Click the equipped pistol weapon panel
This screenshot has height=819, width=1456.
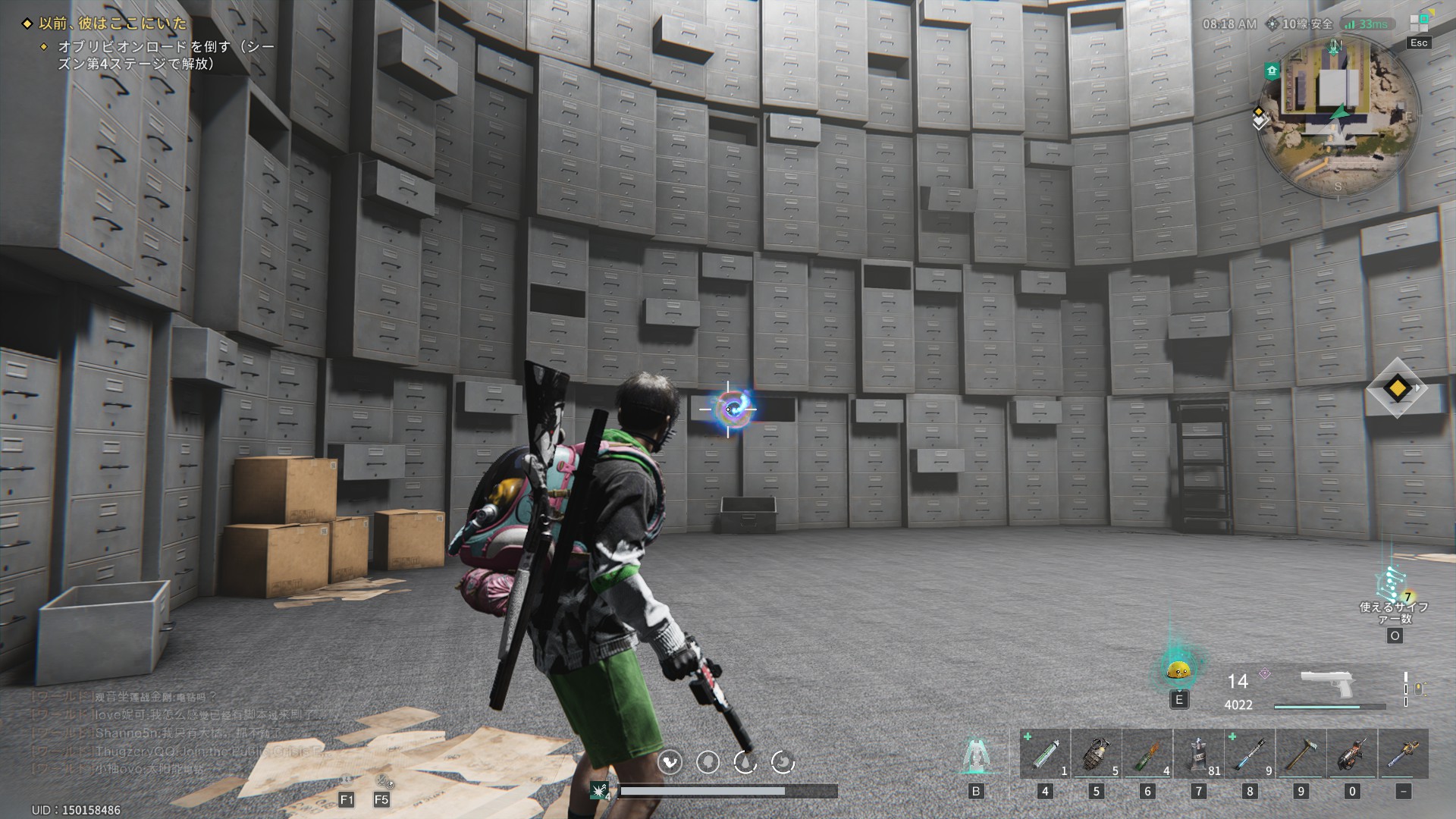coord(1327,686)
